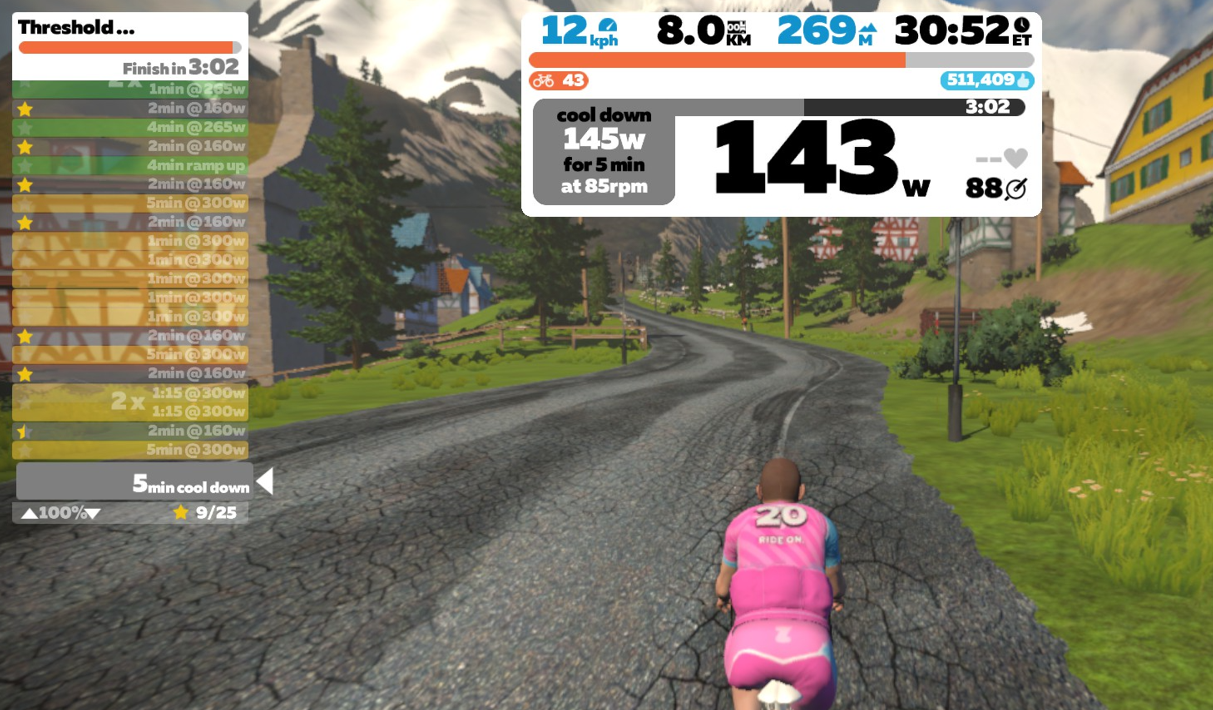Increase workout intensity with the up arrow
The image size is (1213, 710).
coord(29,514)
